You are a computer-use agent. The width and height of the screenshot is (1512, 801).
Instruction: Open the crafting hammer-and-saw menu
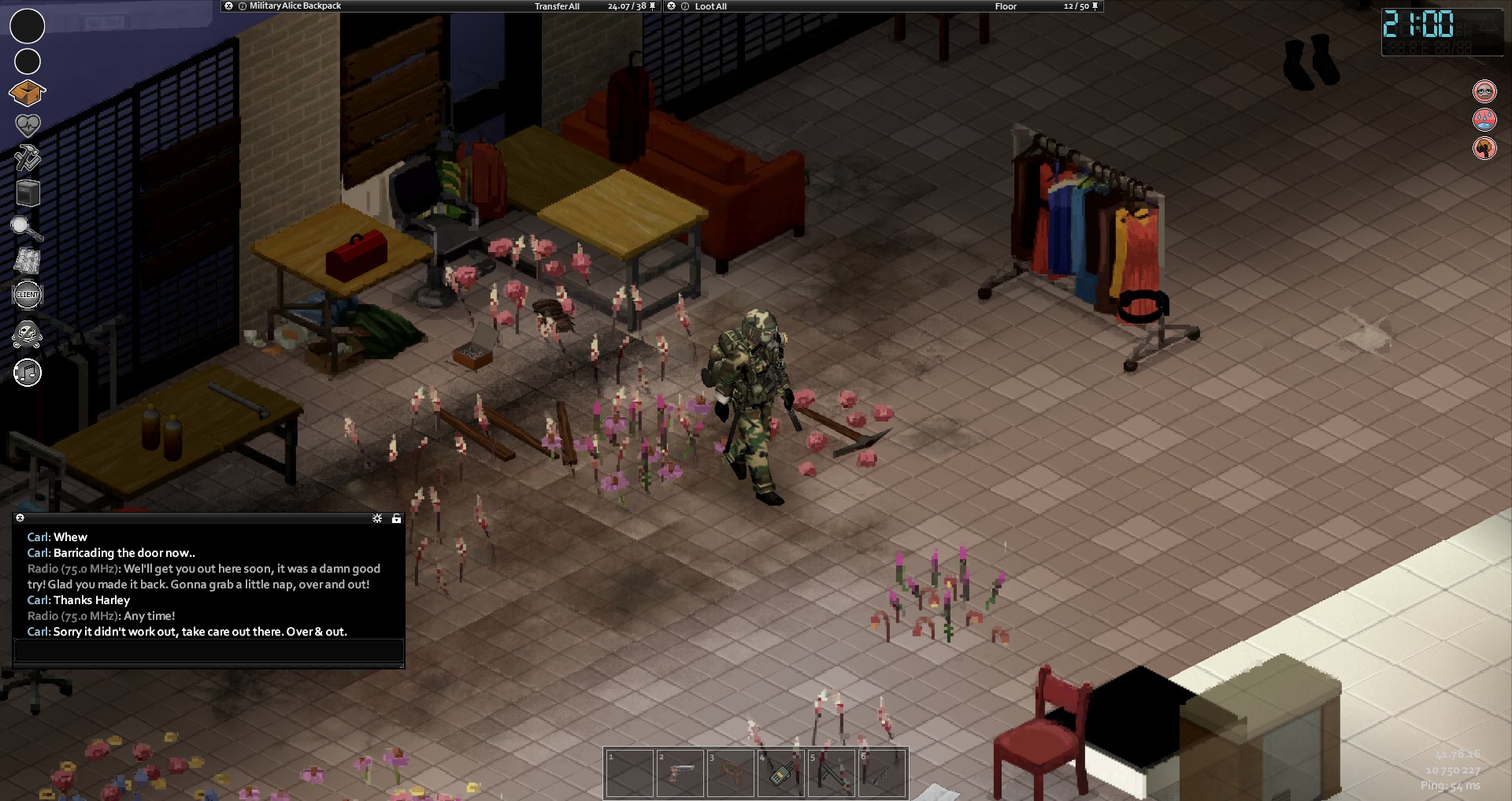(x=28, y=158)
